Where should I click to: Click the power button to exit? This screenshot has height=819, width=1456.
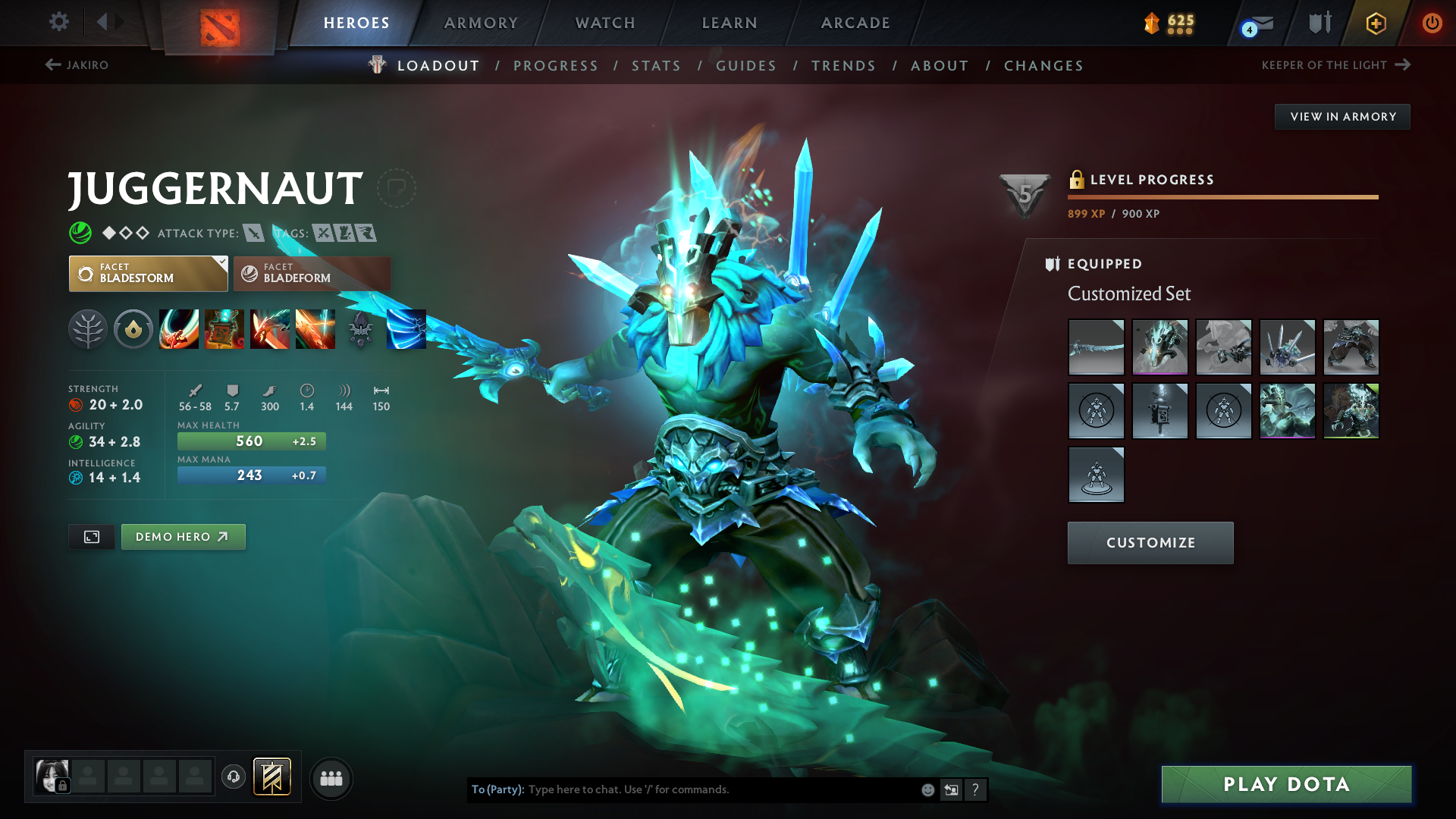(1432, 23)
